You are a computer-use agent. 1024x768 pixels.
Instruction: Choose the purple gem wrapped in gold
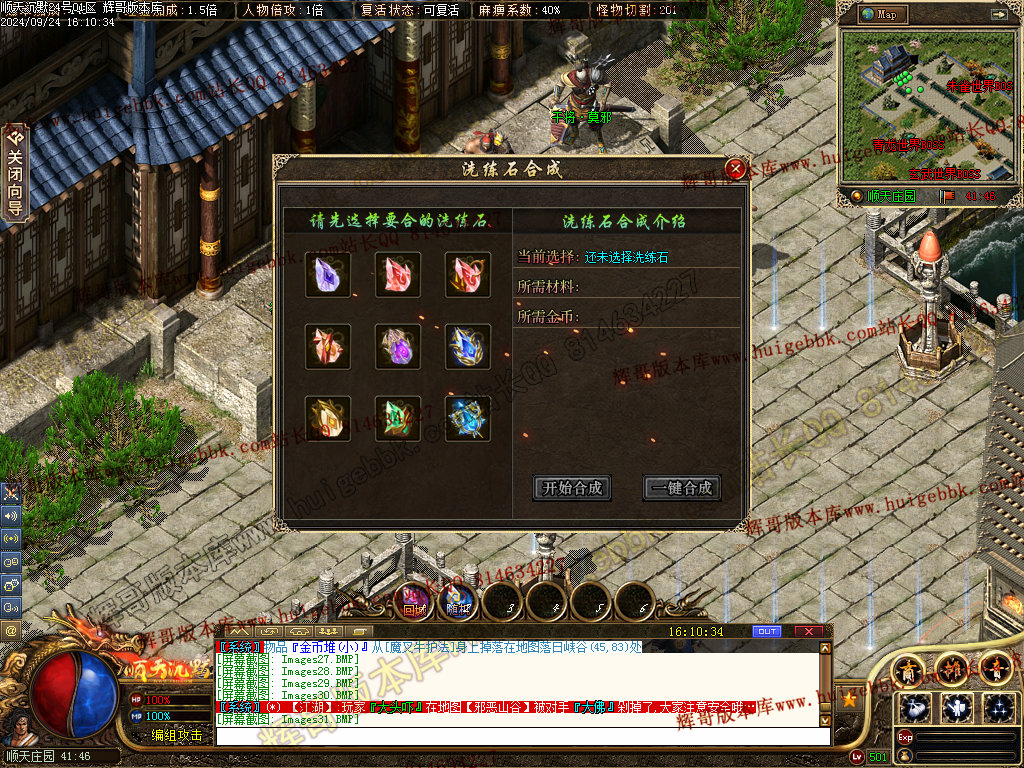pyautogui.click(x=398, y=347)
